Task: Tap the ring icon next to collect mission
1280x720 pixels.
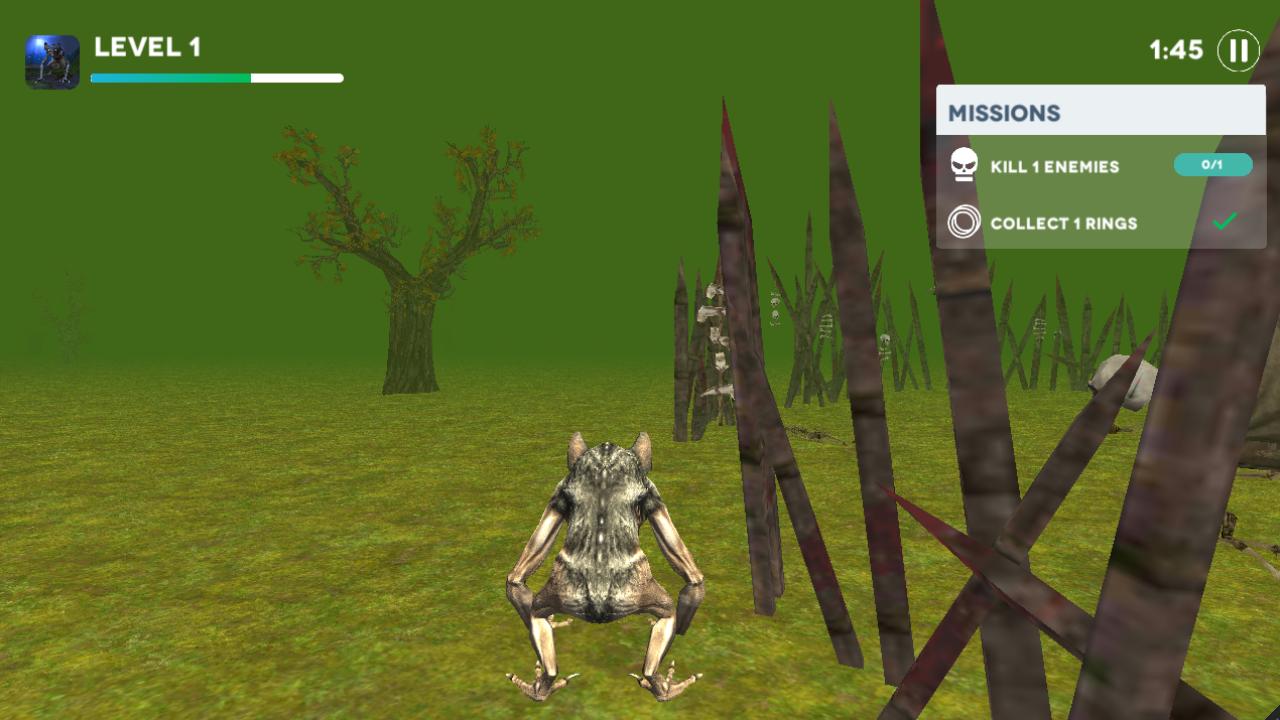Action: tap(963, 223)
